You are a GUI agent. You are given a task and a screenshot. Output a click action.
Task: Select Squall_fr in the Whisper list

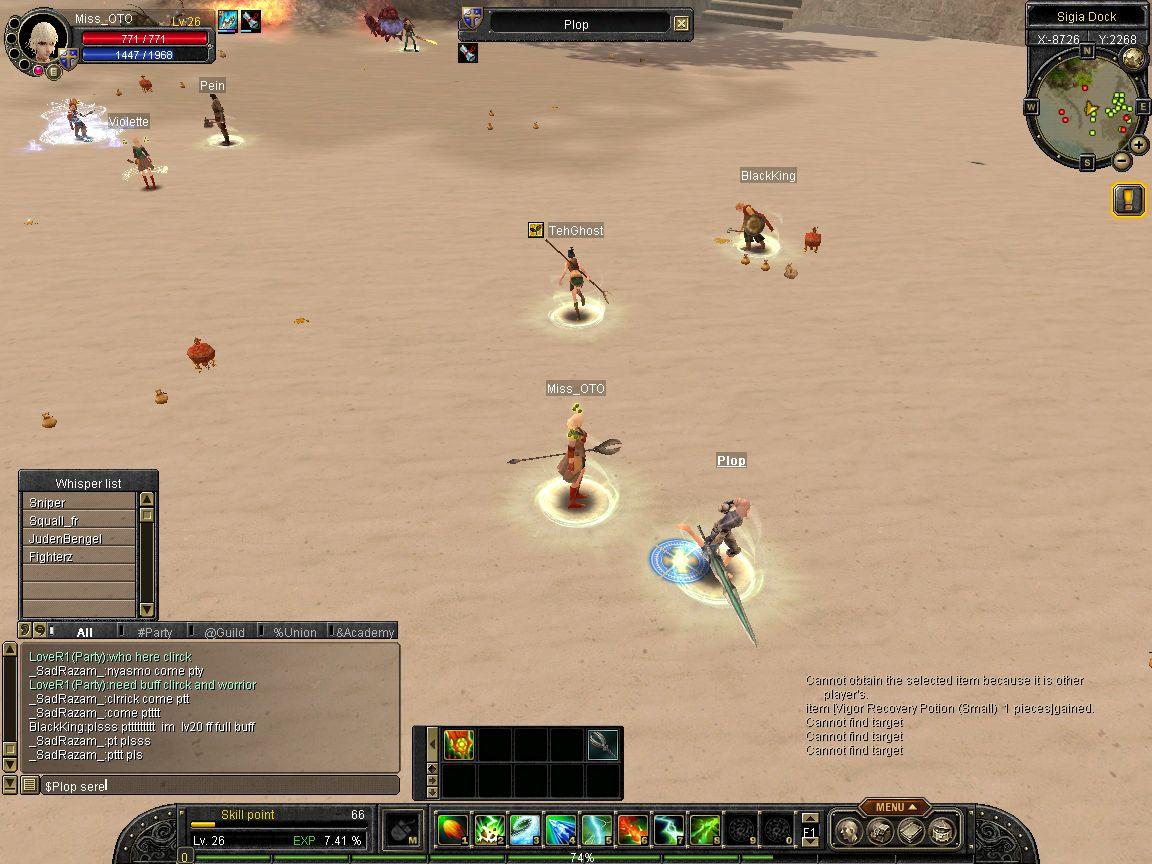[x=78, y=521]
